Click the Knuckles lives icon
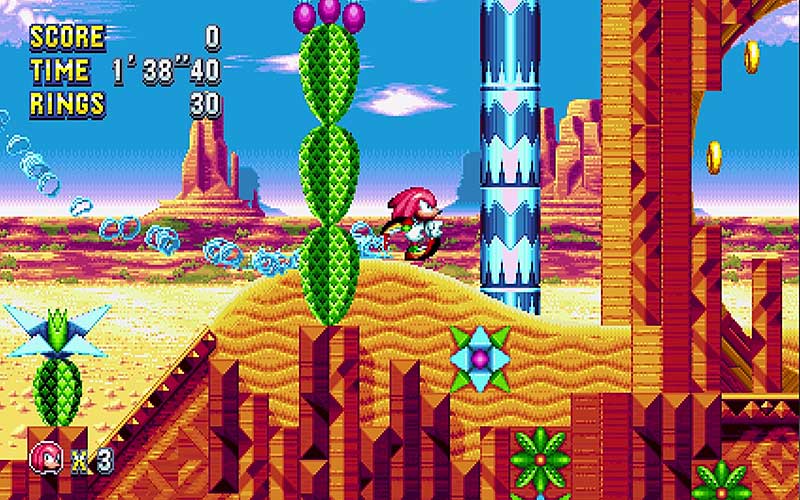 (x=46, y=458)
